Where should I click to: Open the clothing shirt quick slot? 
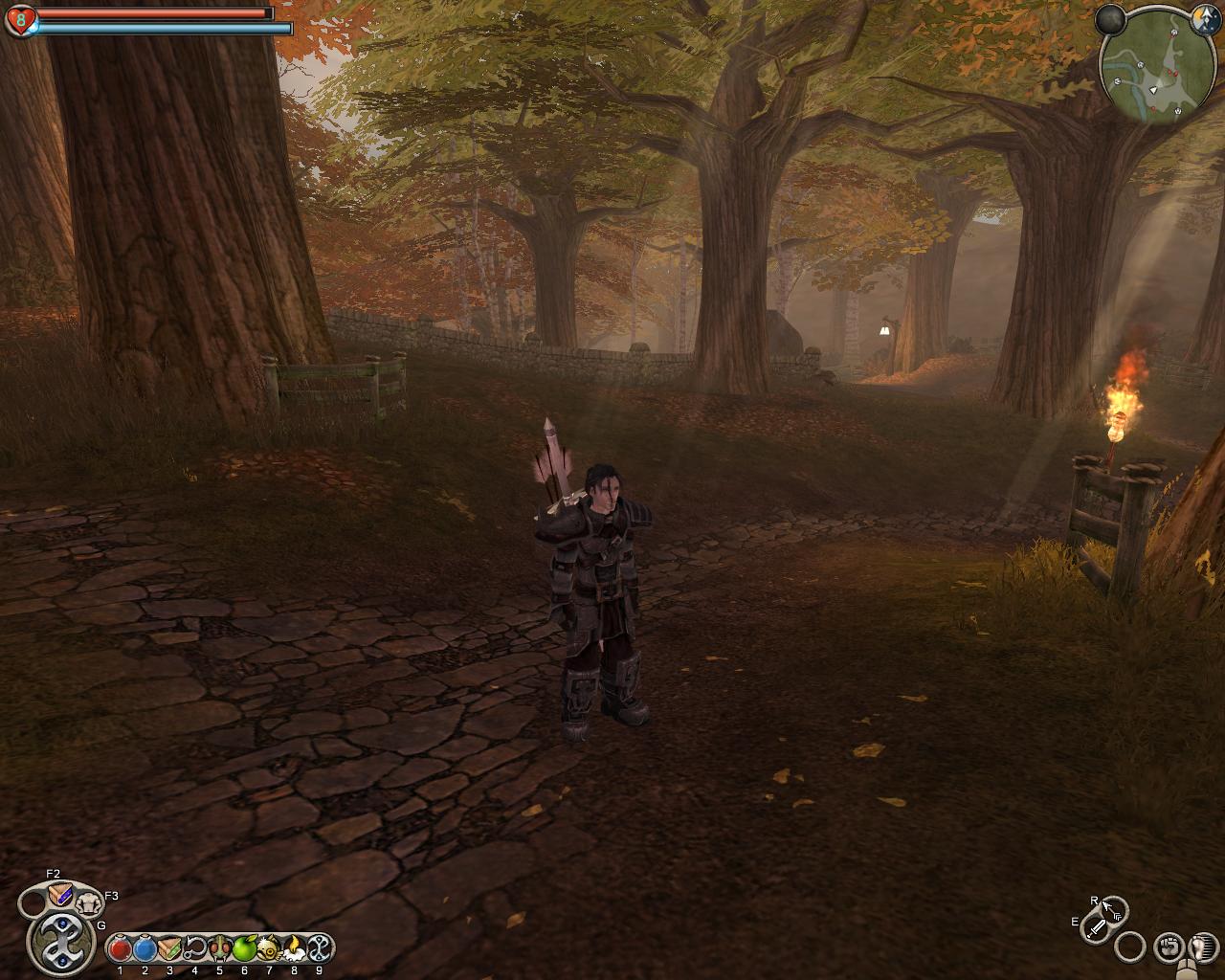pos(89,901)
